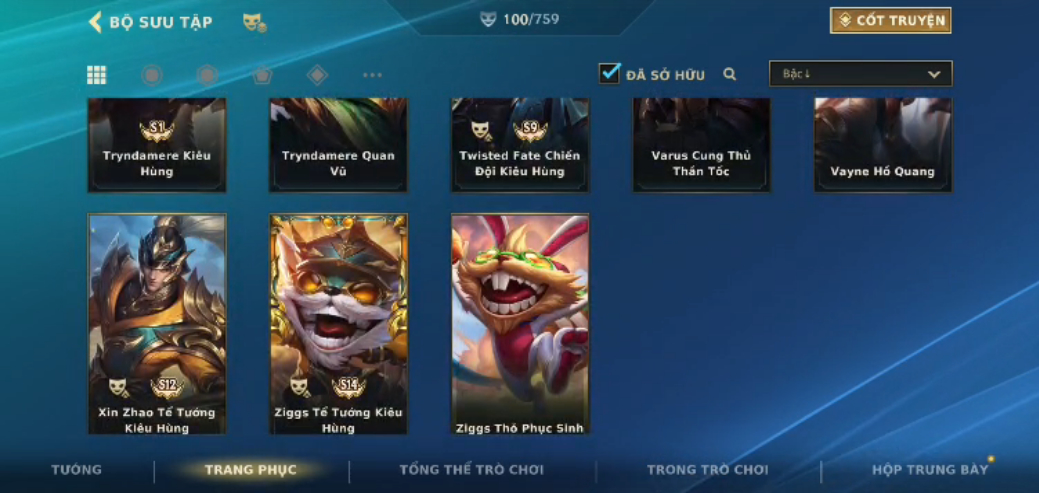Switch to the Tướng tab
This screenshot has width=1039, height=493.
[x=77, y=470]
